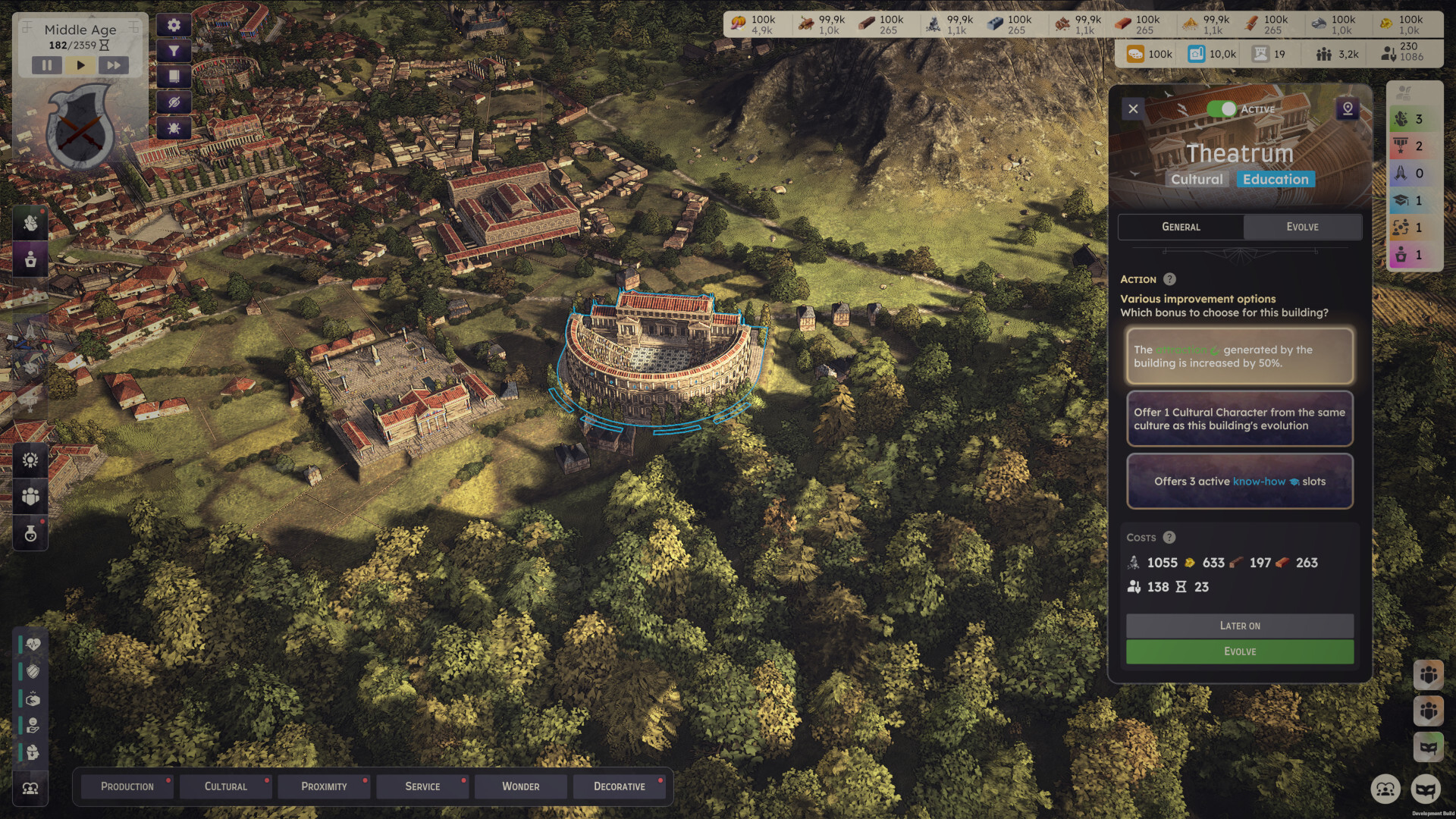The height and width of the screenshot is (819, 1456).
Task: Open the Evolve tab
Action: click(x=1302, y=227)
